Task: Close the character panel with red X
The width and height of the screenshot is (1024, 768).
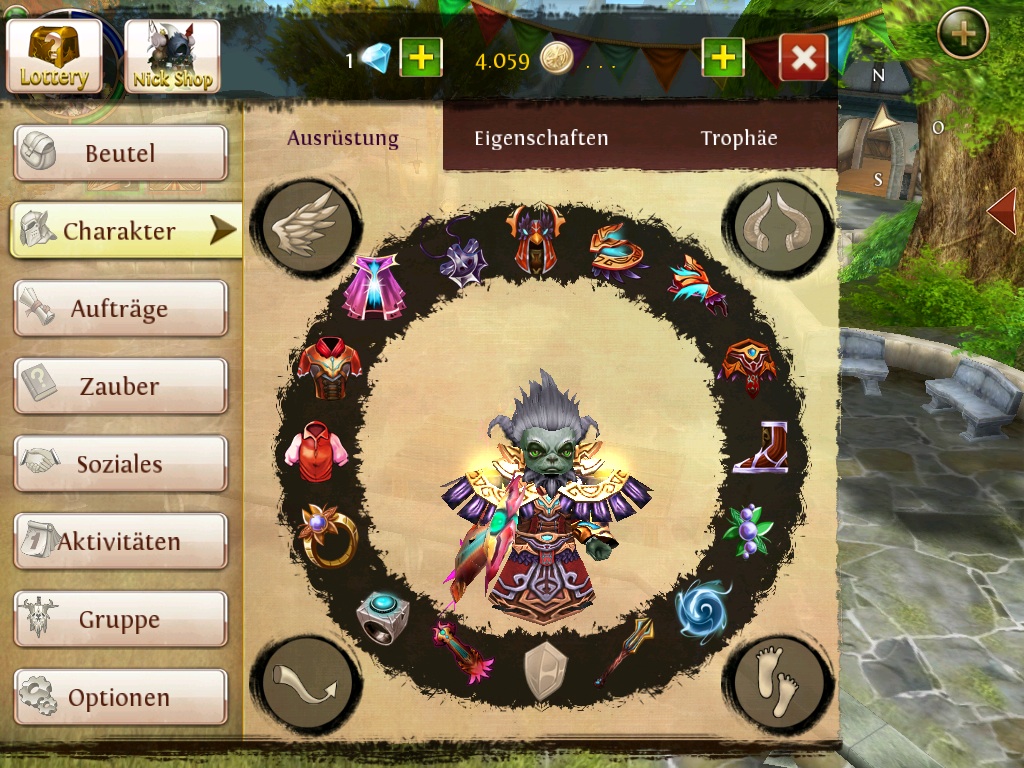Action: (803, 58)
